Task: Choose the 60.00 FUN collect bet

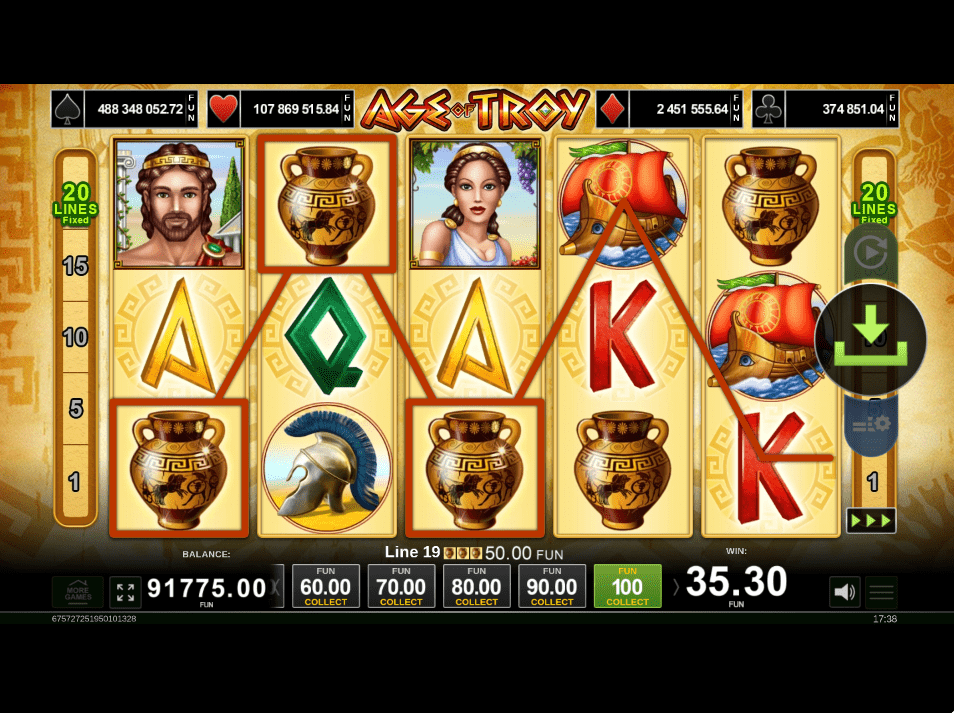Action: coord(326,586)
